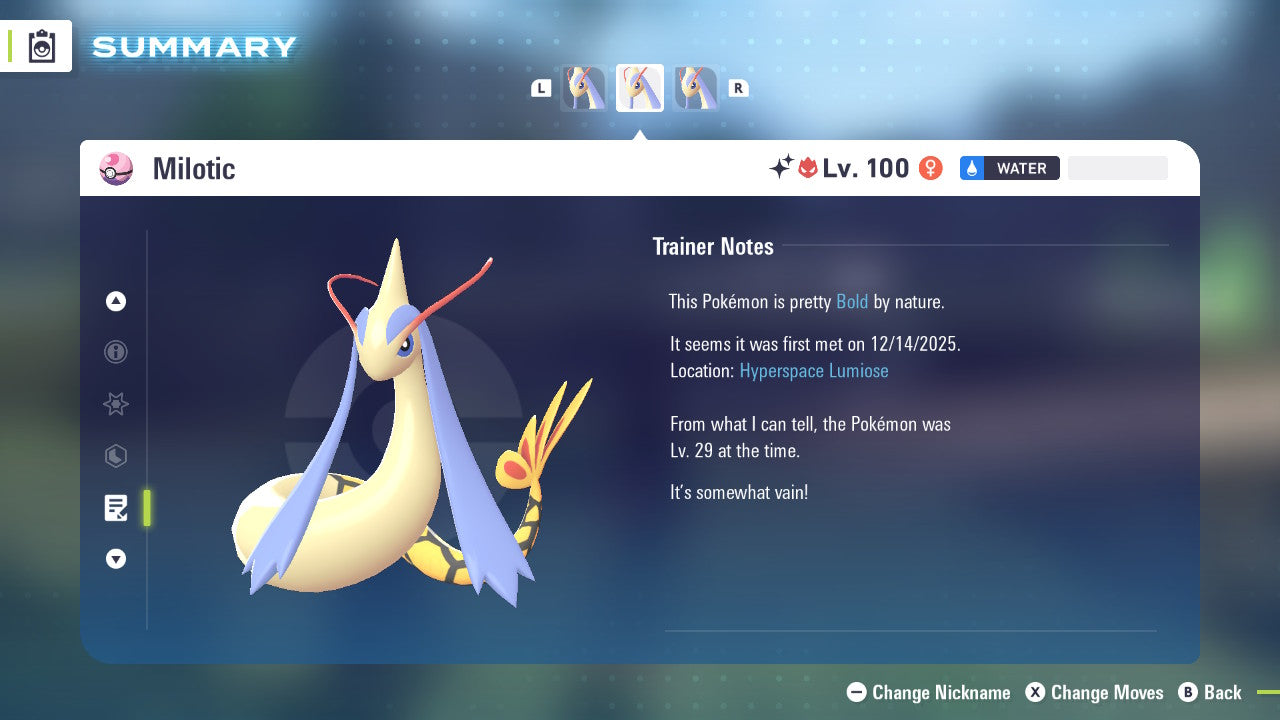Expand the next page with the down arrow
The width and height of the screenshot is (1280, 720).
click(115, 559)
